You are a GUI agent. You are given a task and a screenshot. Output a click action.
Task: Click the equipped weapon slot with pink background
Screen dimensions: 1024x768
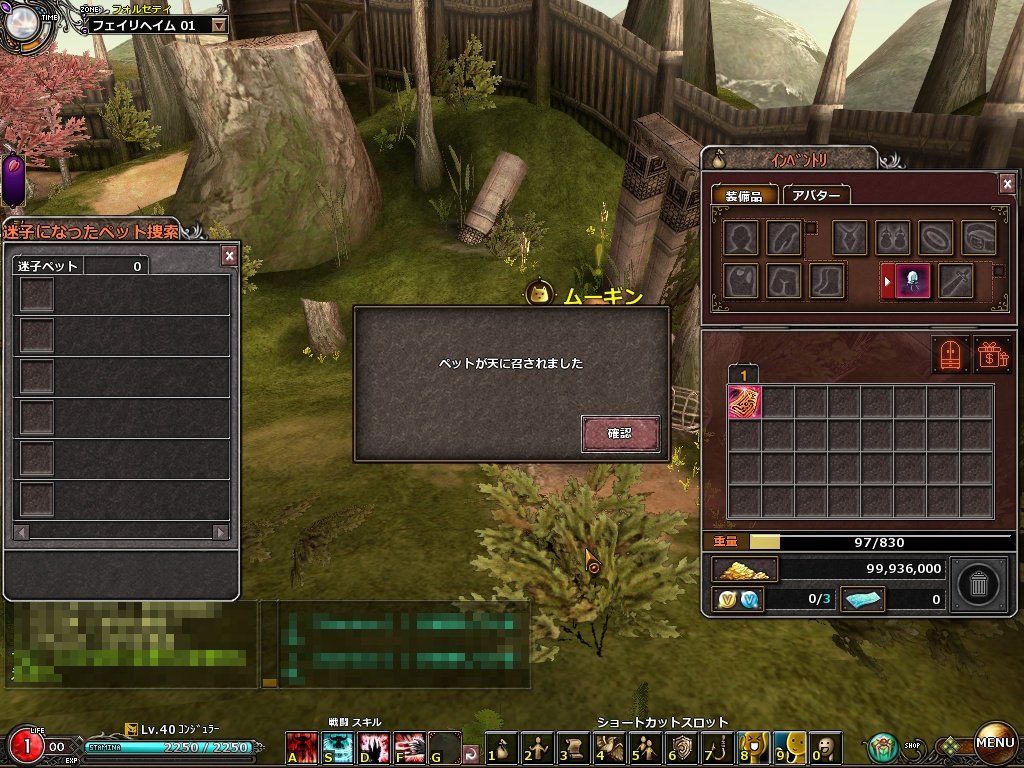tap(913, 281)
